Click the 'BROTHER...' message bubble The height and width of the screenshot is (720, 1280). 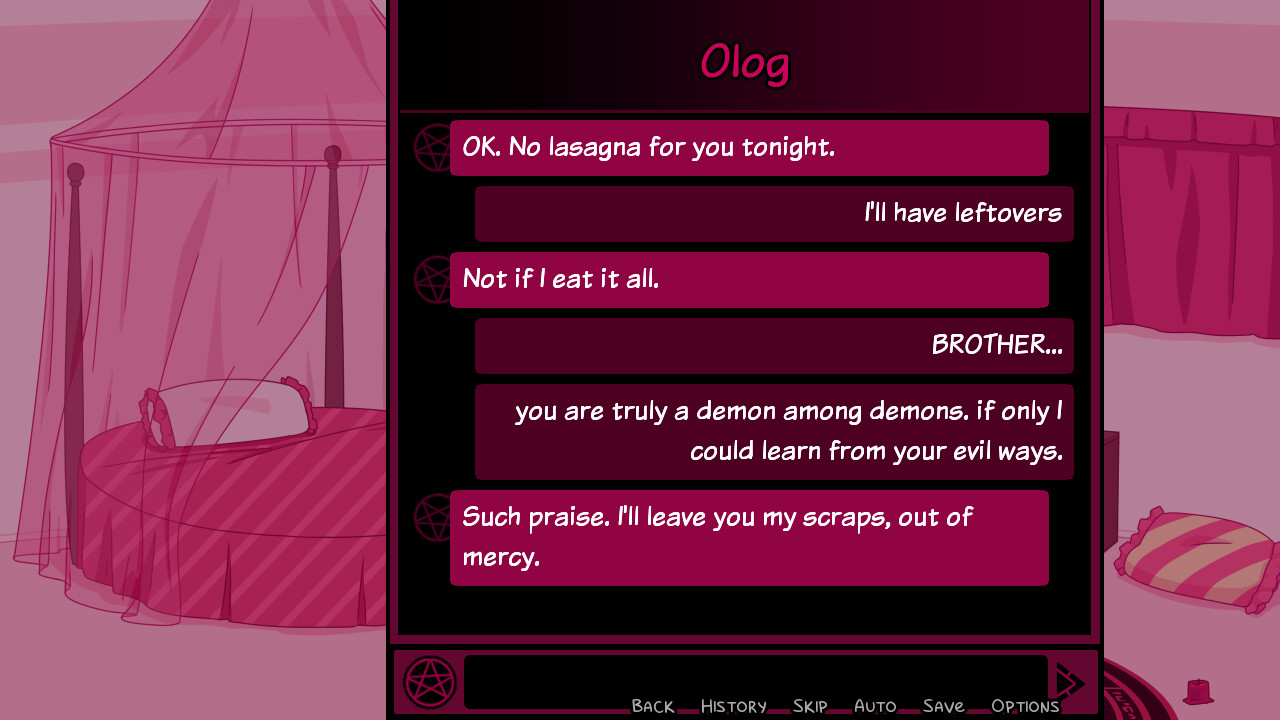point(773,345)
